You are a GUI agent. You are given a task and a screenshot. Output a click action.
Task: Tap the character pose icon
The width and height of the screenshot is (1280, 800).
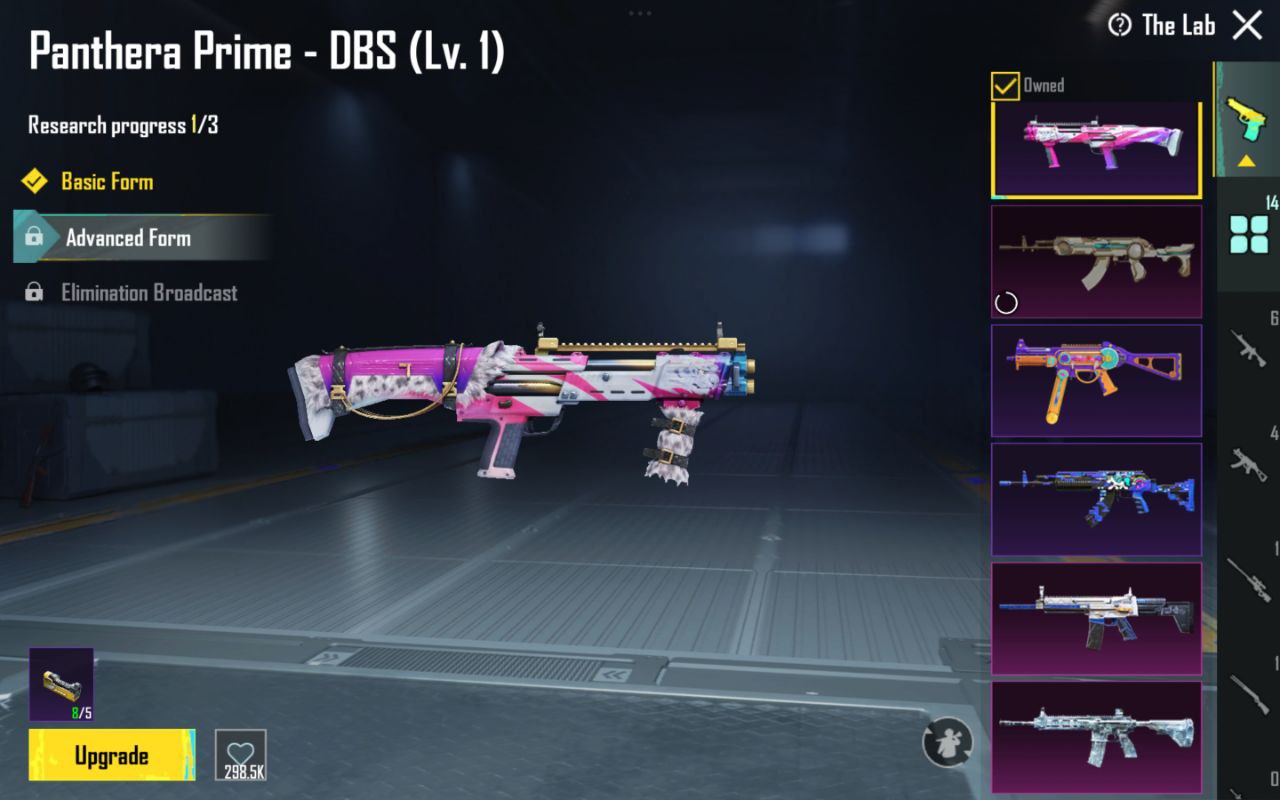pos(947,742)
